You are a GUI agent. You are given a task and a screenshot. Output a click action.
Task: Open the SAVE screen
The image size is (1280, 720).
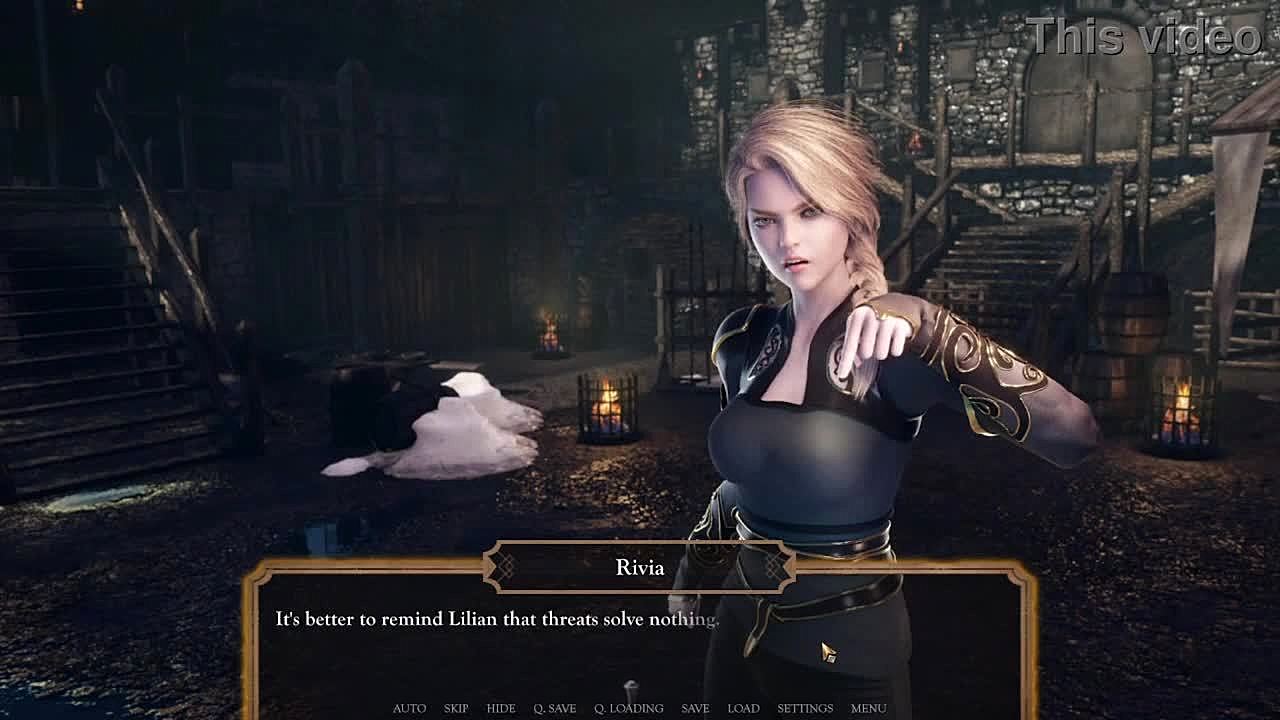[x=695, y=708]
